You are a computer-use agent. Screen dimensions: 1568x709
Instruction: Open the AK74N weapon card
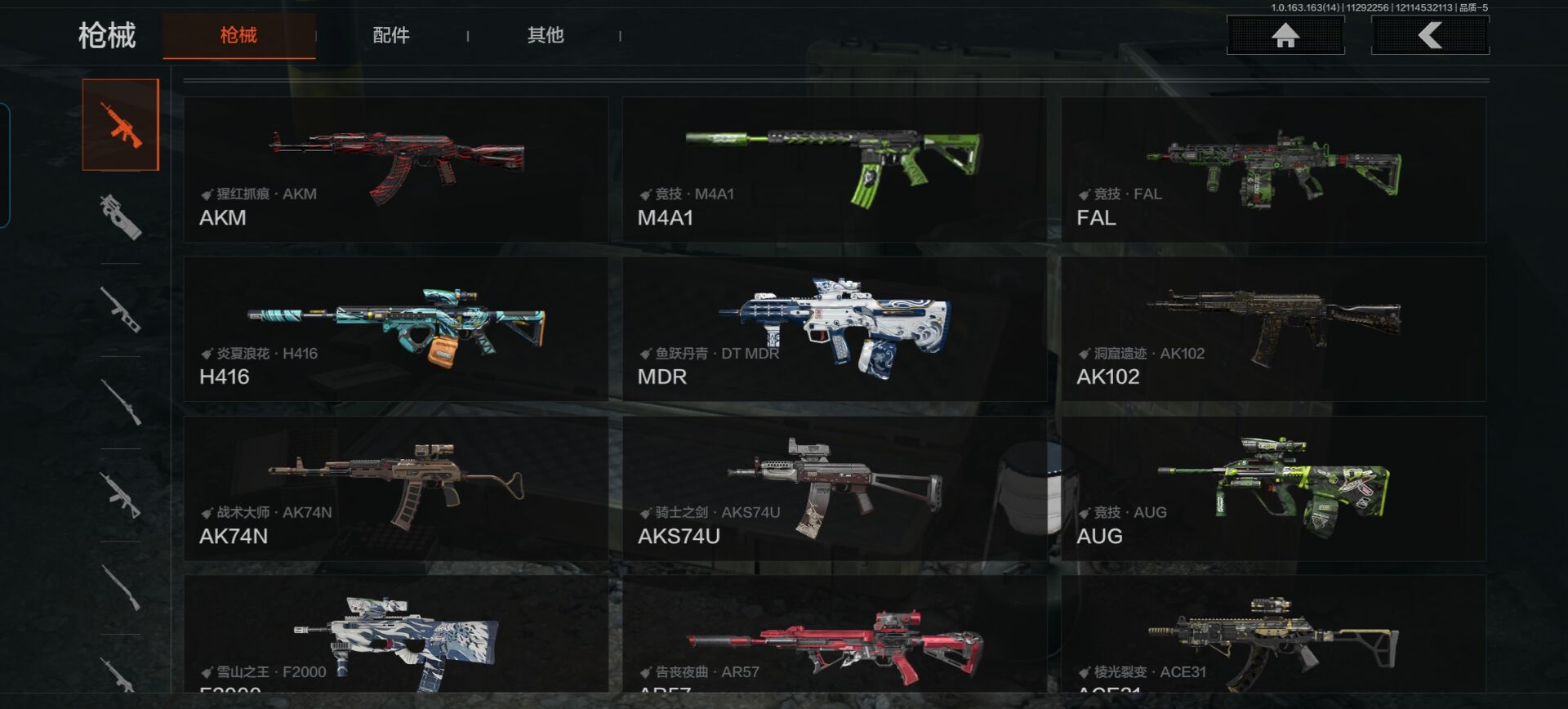click(x=396, y=488)
